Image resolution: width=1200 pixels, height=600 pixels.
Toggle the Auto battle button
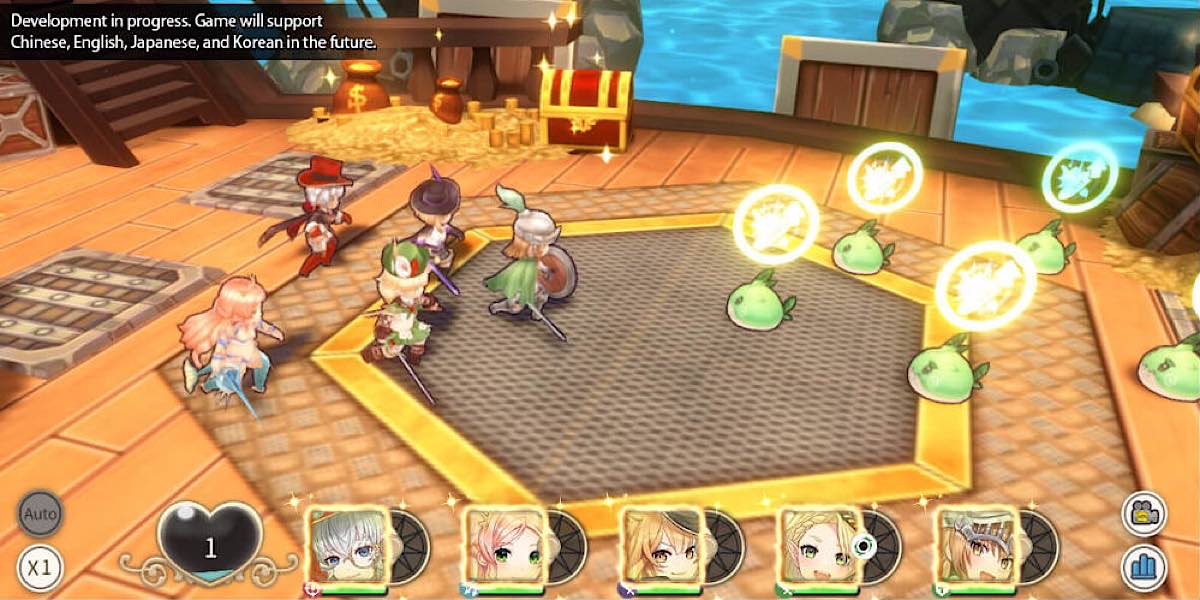tap(41, 515)
